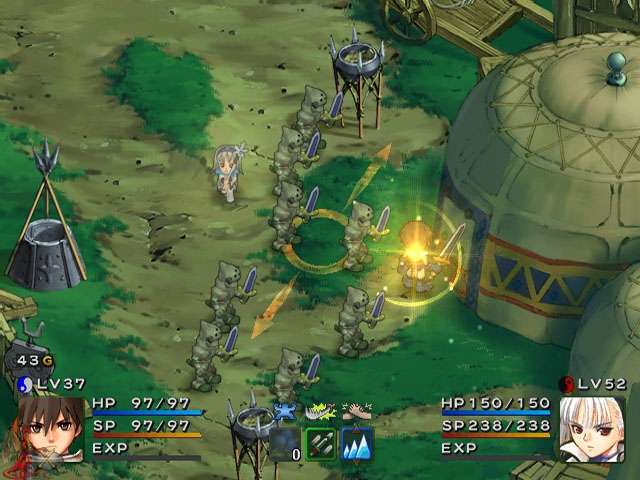The width and height of the screenshot is (640, 480).
Task: Click the brown-haired hero portrait
Action: [x=46, y=430]
